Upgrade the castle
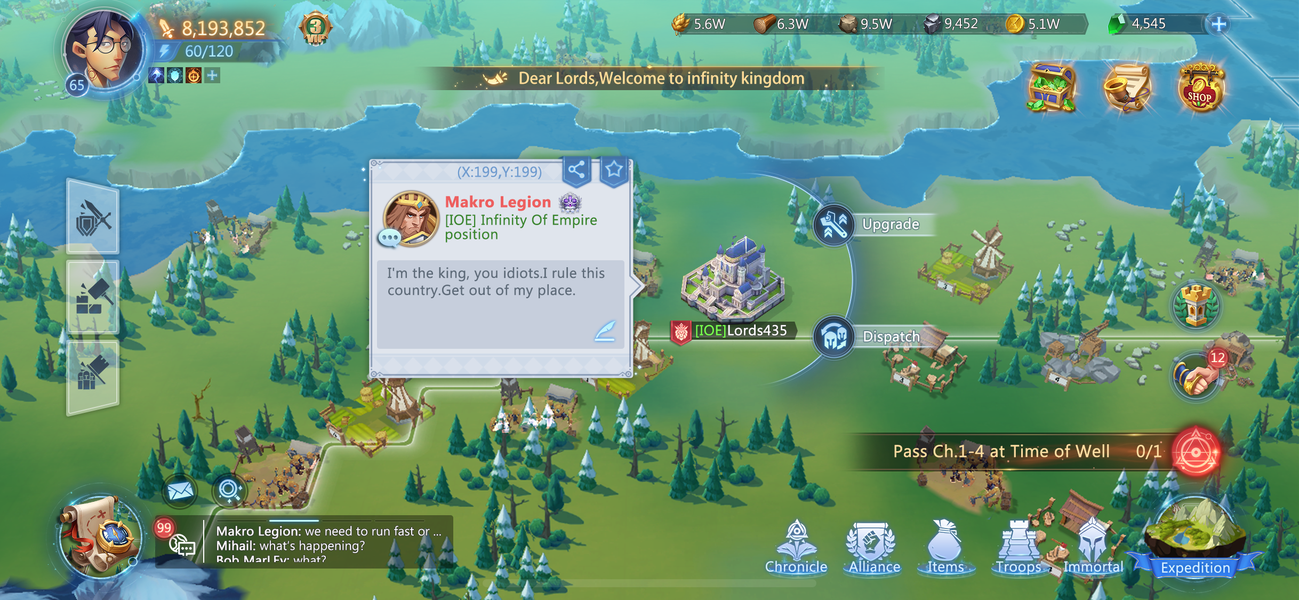Screen dimensions: 1299x600 click(834, 224)
